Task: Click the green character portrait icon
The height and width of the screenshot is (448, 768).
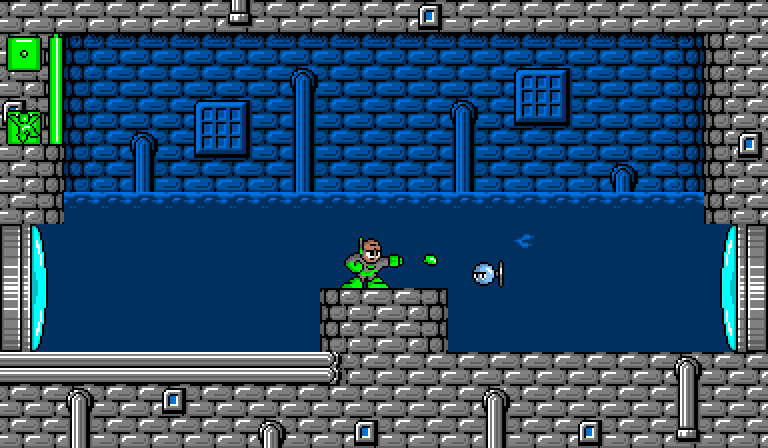Action: [22, 127]
